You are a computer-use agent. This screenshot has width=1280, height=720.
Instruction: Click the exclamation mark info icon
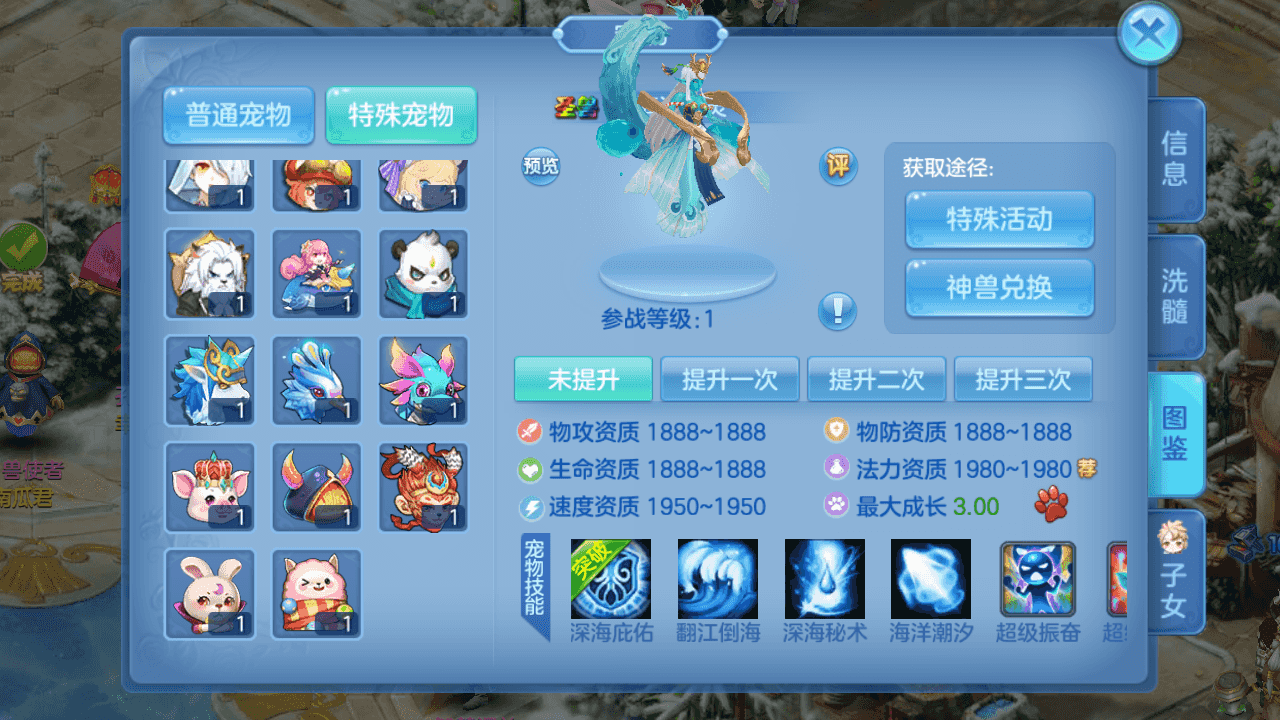(838, 312)
